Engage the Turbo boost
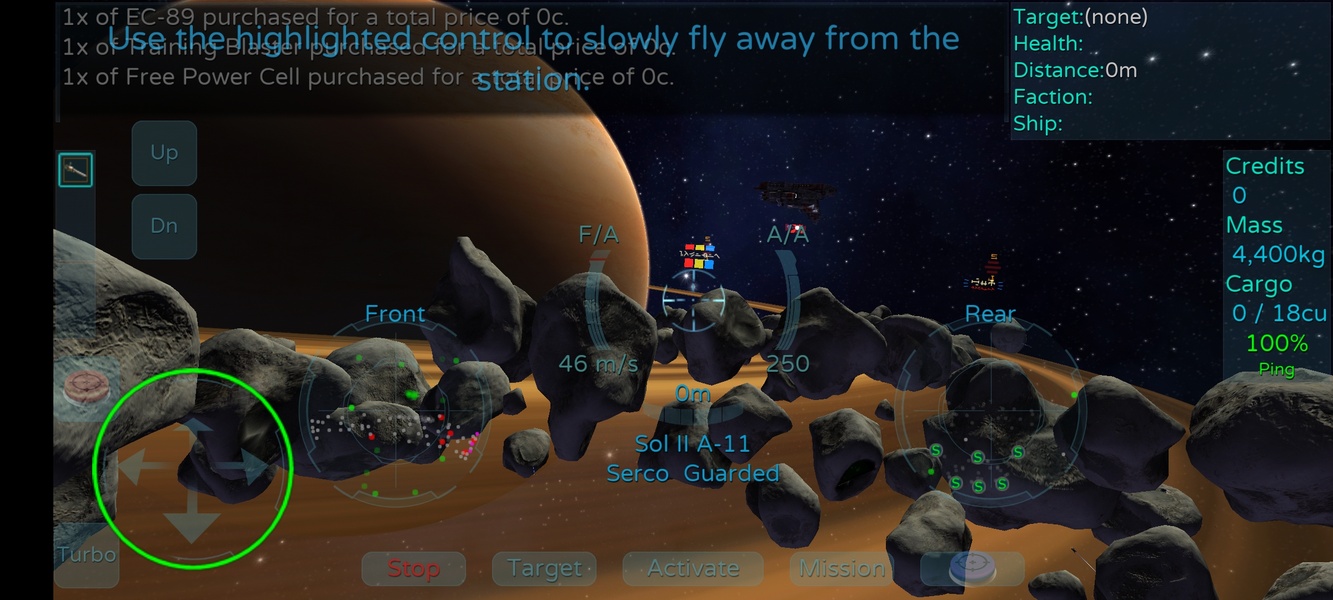The height and width of the screenshot is (600, 1333). click(86, 555)
